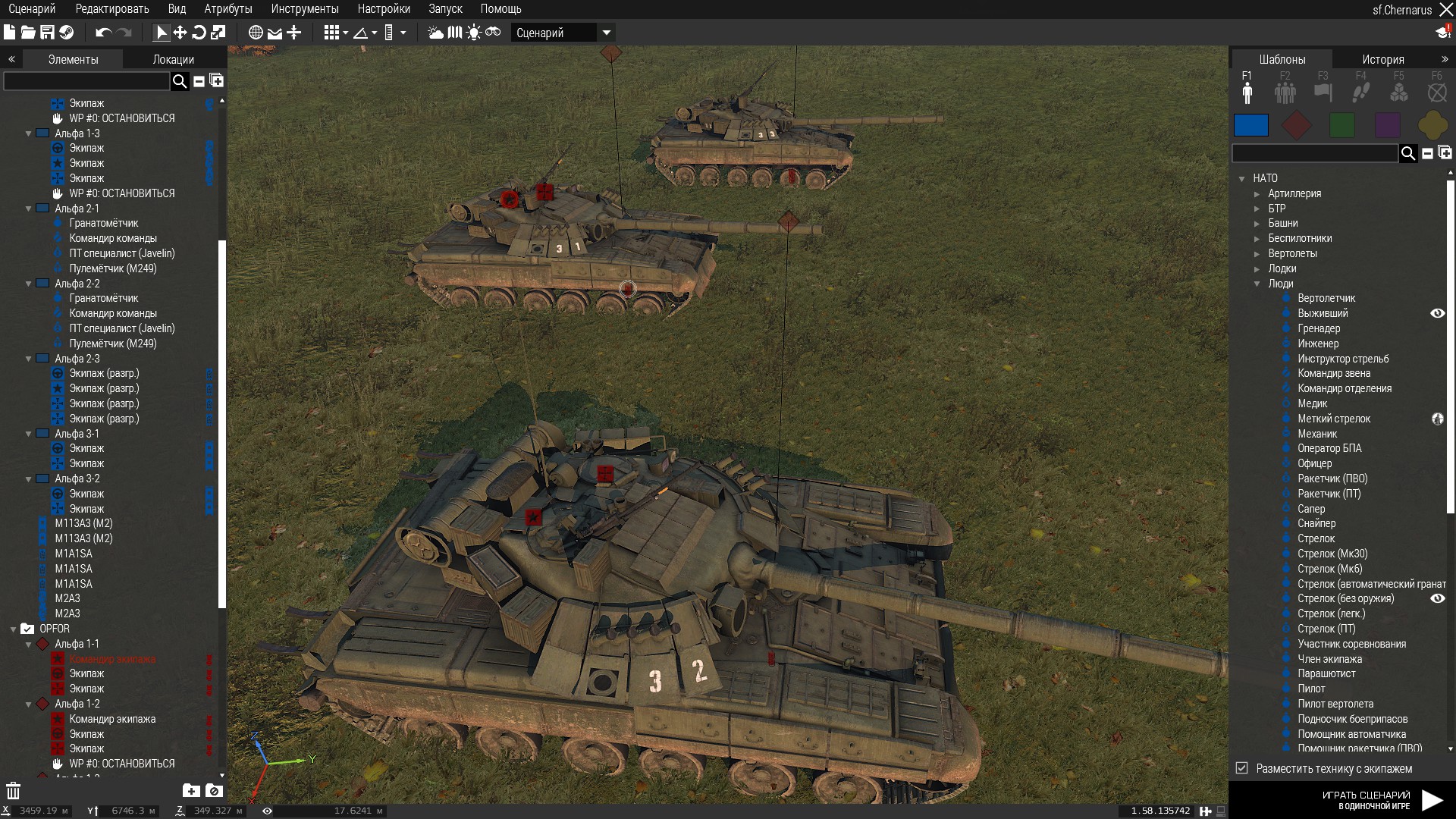Click the trash delete icon
The width and height of the screenshot is (1456, 819).
point(13,791)
